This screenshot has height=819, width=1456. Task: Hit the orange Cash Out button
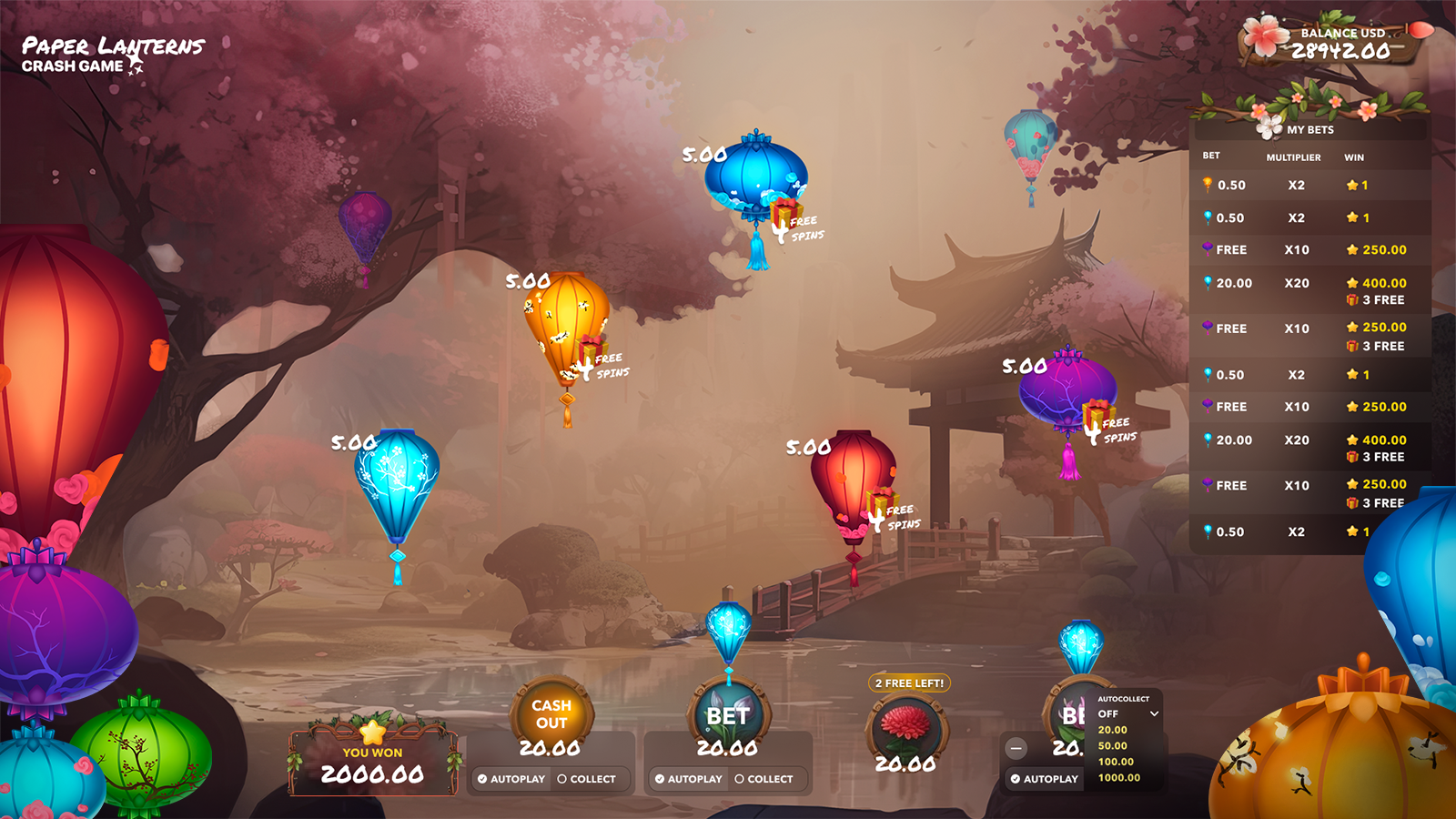(551, 713)
